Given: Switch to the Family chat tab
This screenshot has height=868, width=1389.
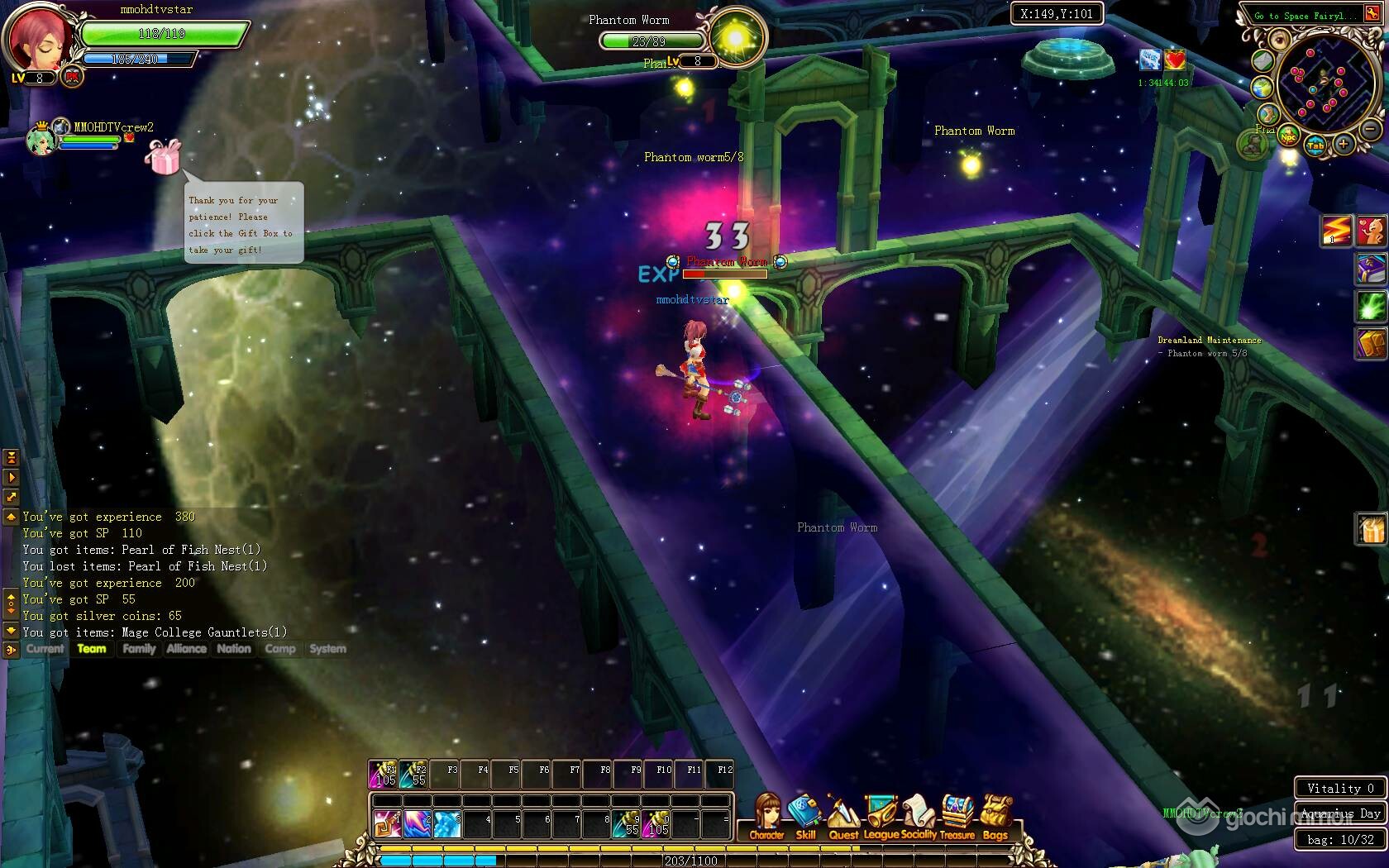Looking at the screenshot, I should pyautogui.click(x=139, y=649).
